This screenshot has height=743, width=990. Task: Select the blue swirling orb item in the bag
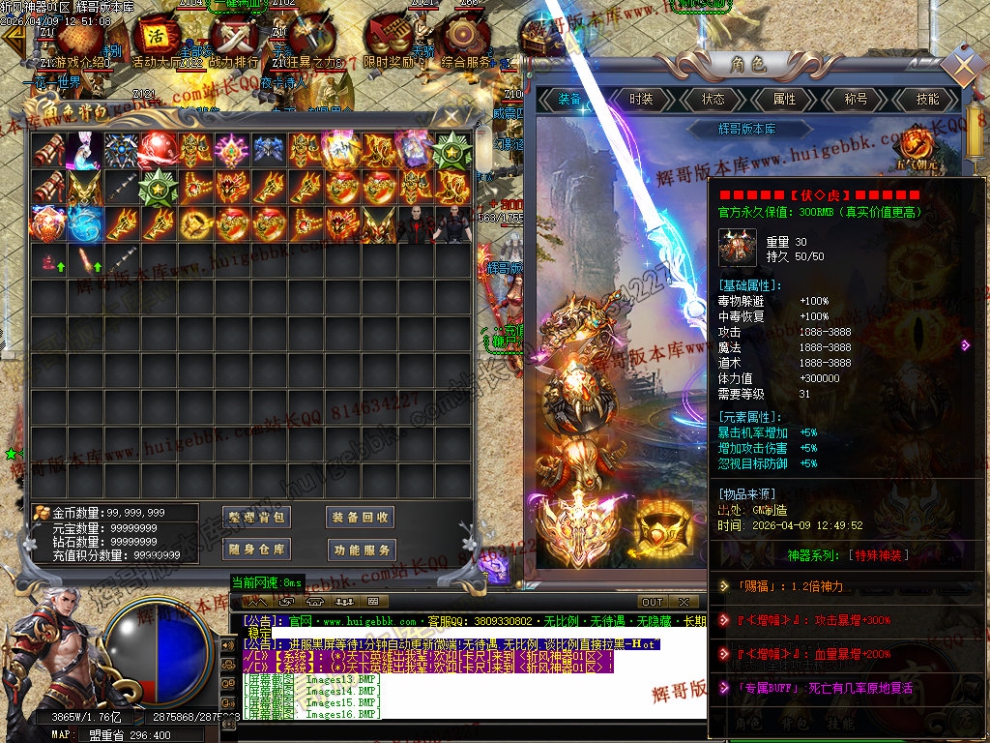tap(86, 223)
